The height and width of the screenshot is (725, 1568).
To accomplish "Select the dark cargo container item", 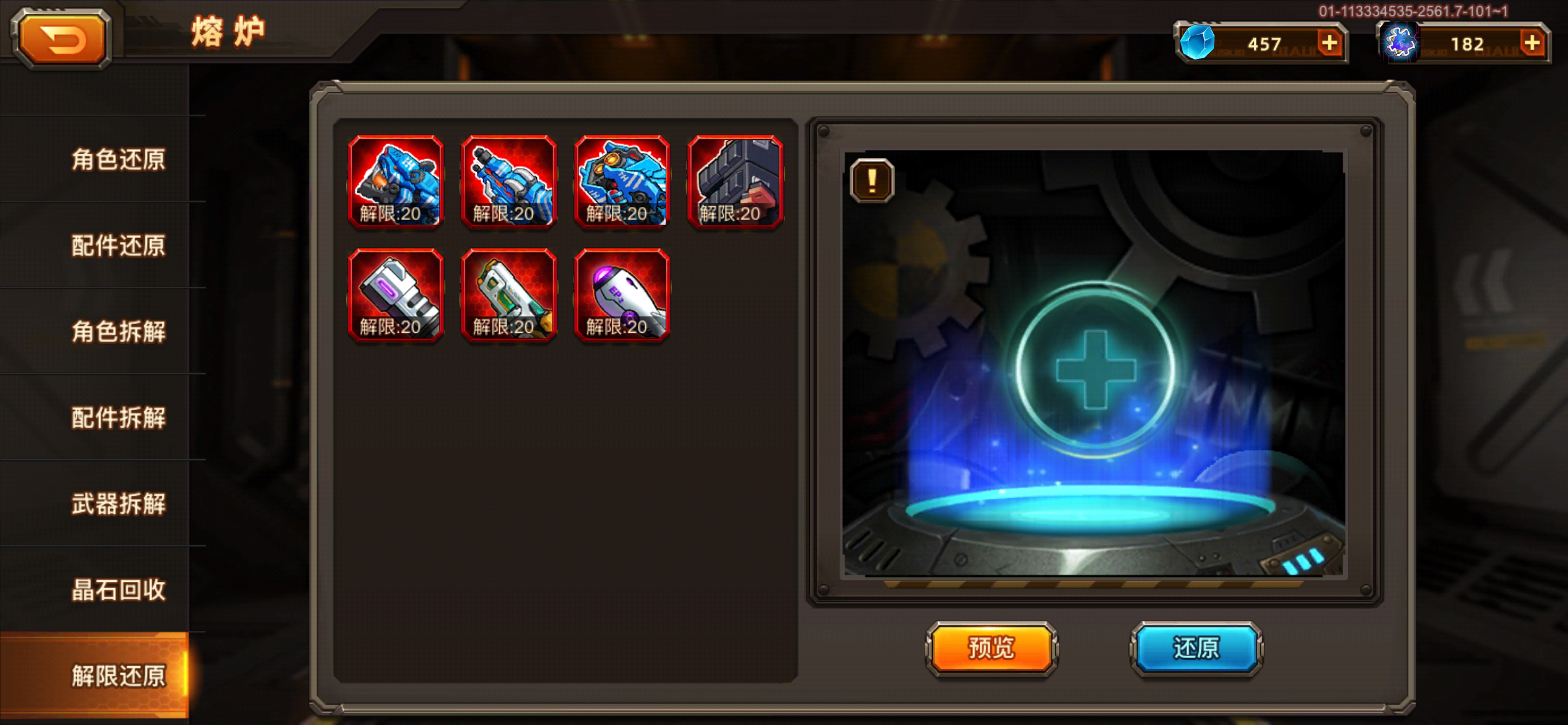I will tap(735, 183).
